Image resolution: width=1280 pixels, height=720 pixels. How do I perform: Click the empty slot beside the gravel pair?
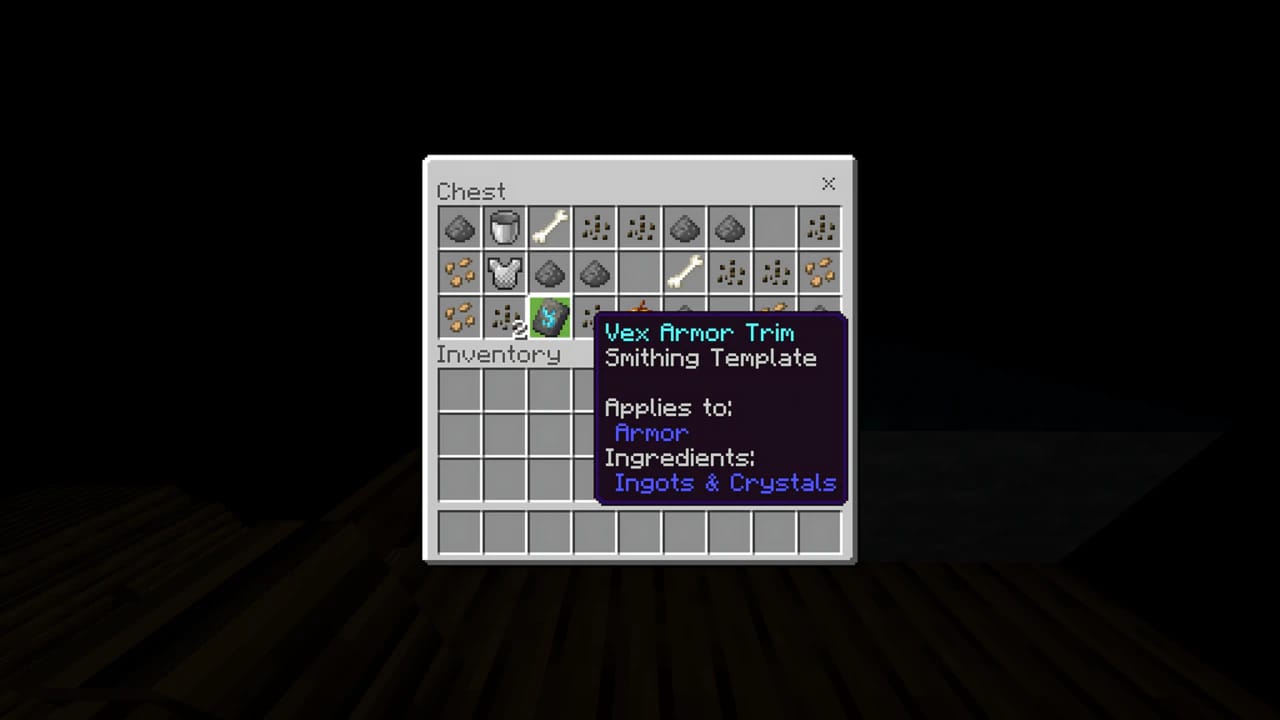pos(639,273)
